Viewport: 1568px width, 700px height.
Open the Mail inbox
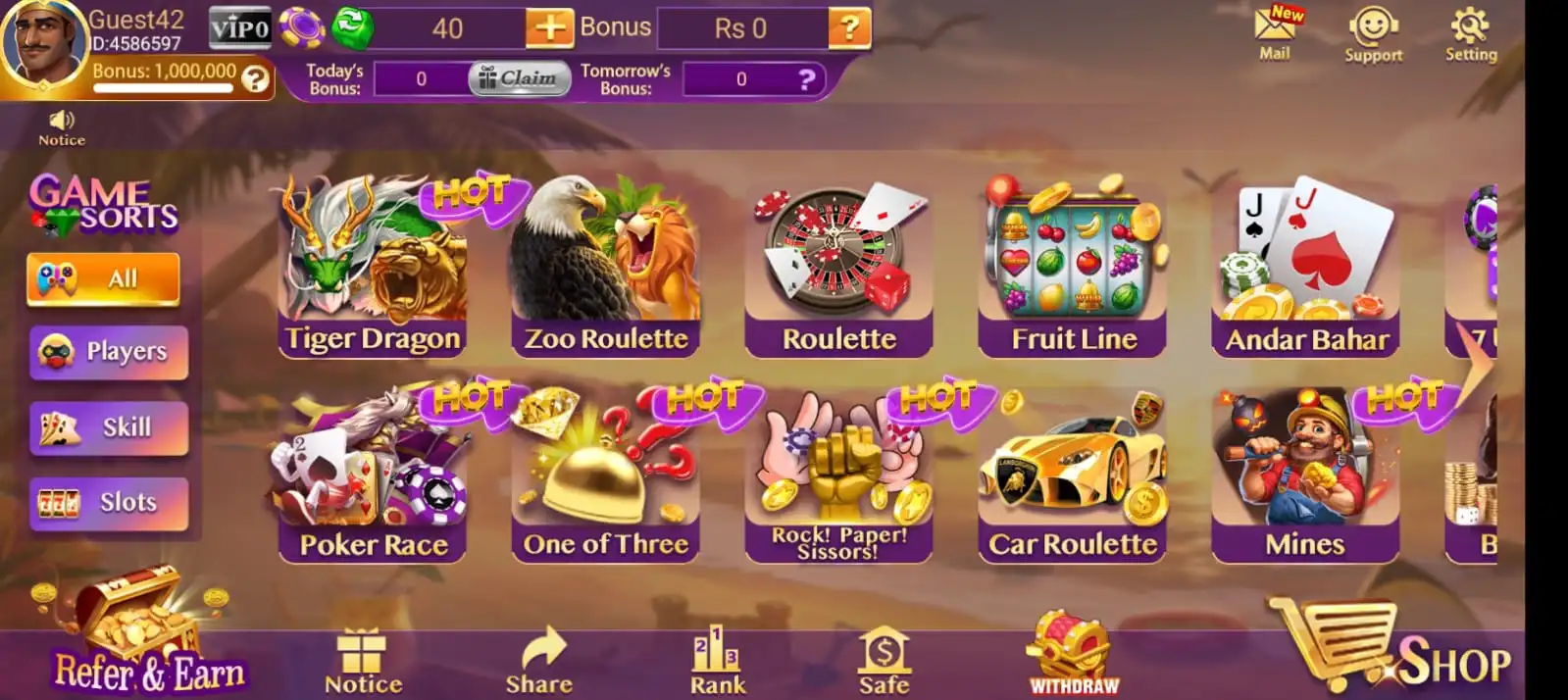(1275, 32)
